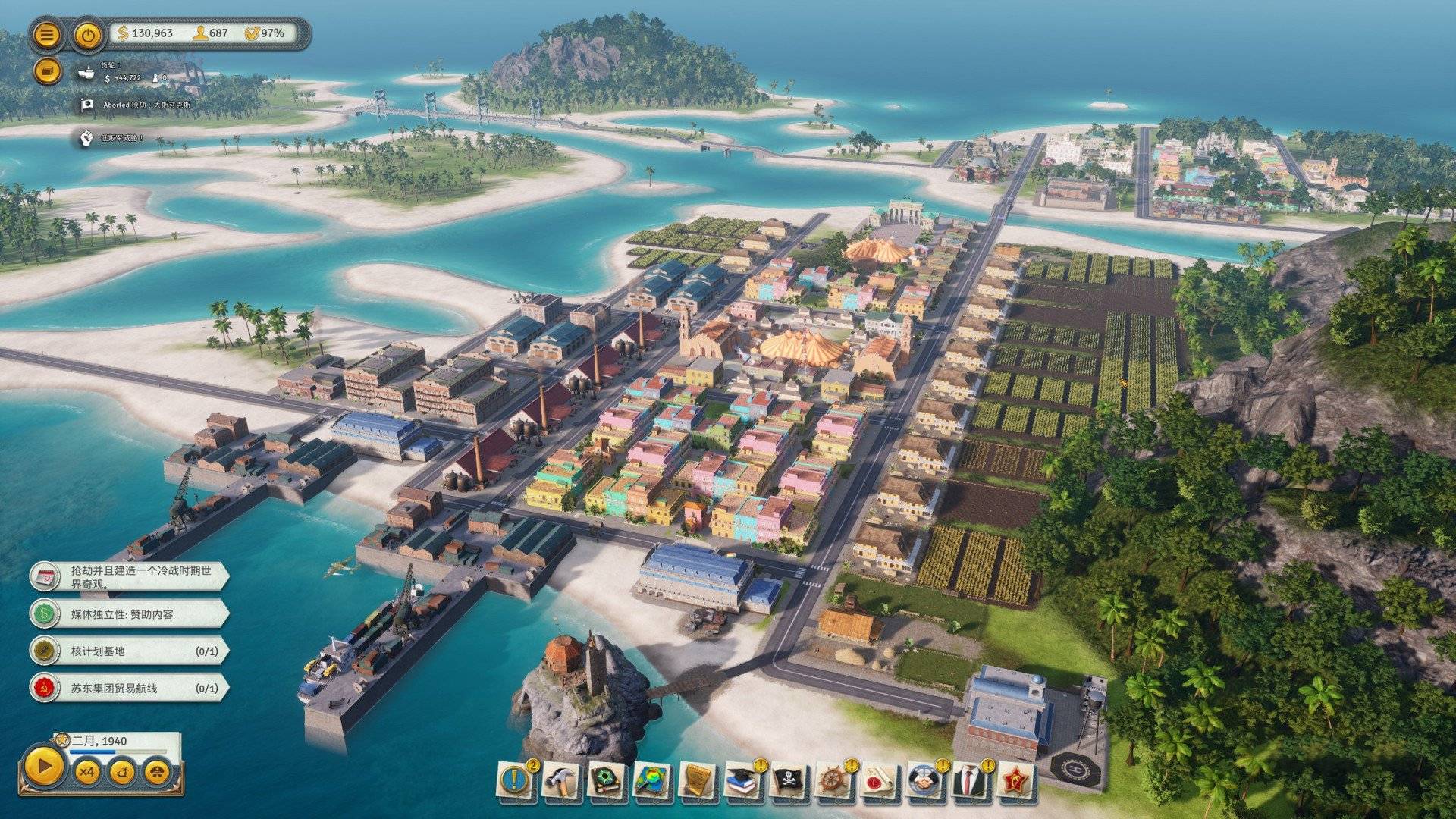Select the media independence sponsored content task
Image resolution: width=1456 pixels, height=819 pixels.
coord(129,613)
